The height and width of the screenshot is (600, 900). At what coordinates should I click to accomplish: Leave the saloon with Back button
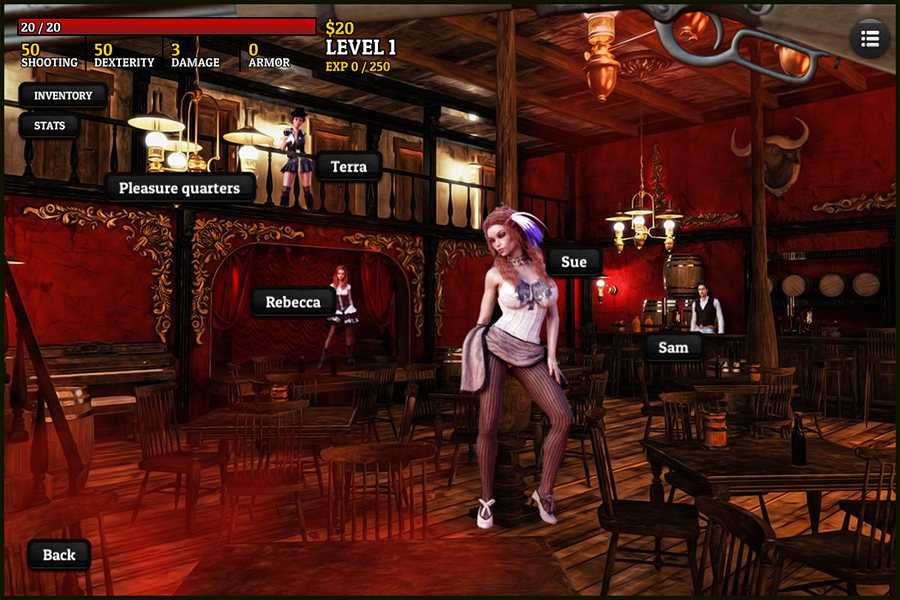pos(59,555)
